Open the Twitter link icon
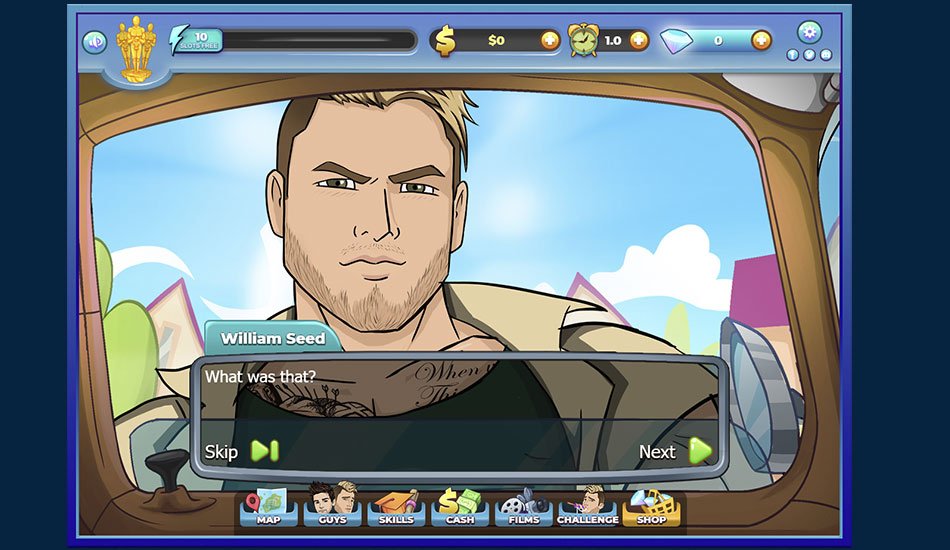Screen dimensions: 950x550 (x=809, y=55)
